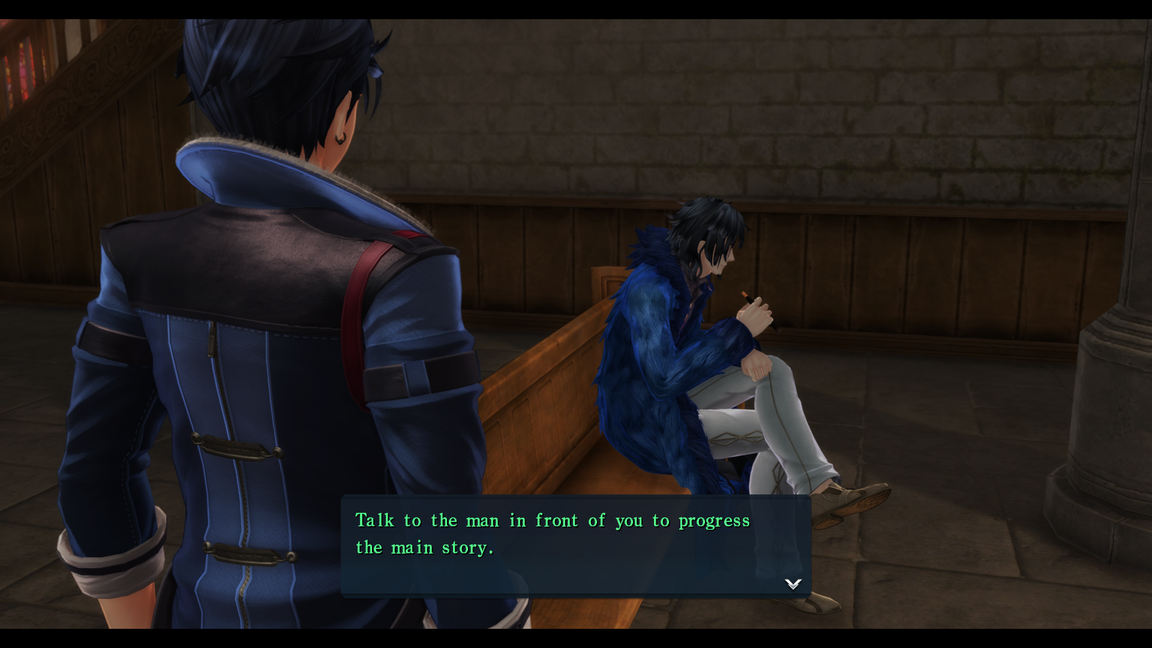
Task: Advance dialogue with the down-arrow indicator
Action: (793, 583)
